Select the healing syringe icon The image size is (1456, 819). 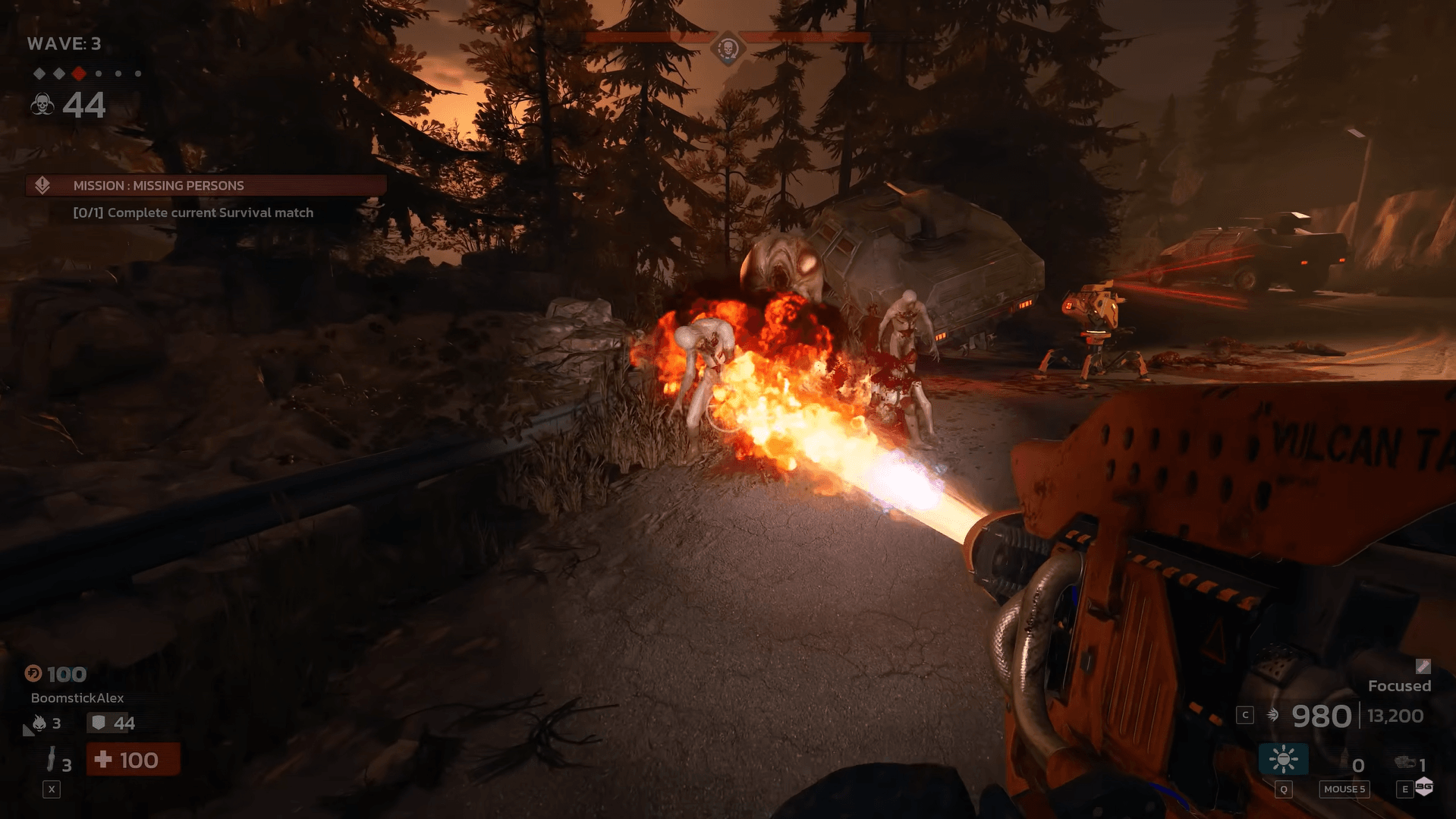point(52,759)
